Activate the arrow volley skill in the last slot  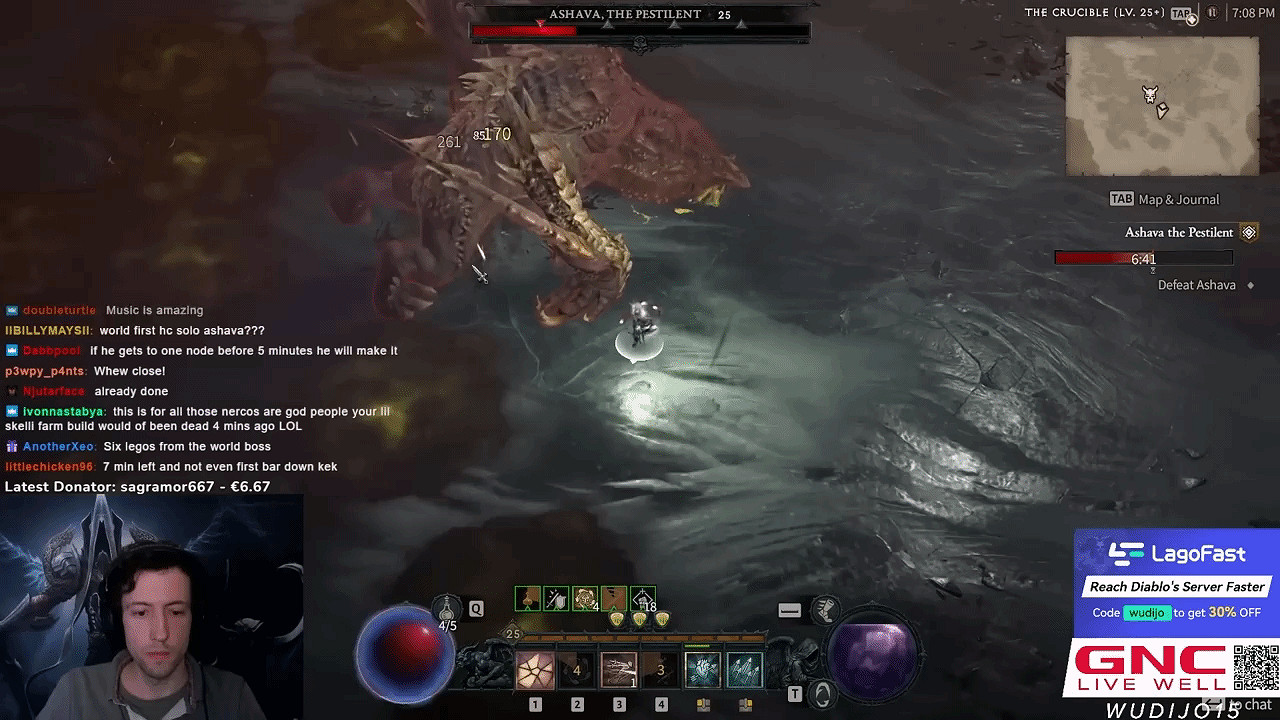tap(743, 669)
